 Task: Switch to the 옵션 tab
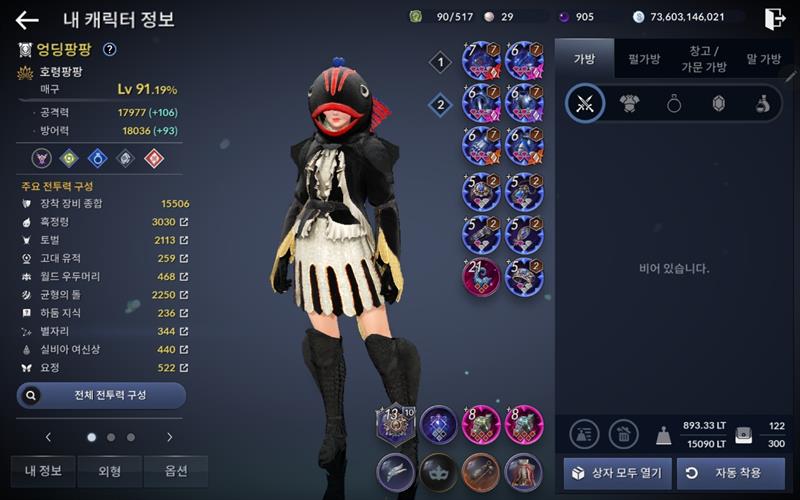175,471
